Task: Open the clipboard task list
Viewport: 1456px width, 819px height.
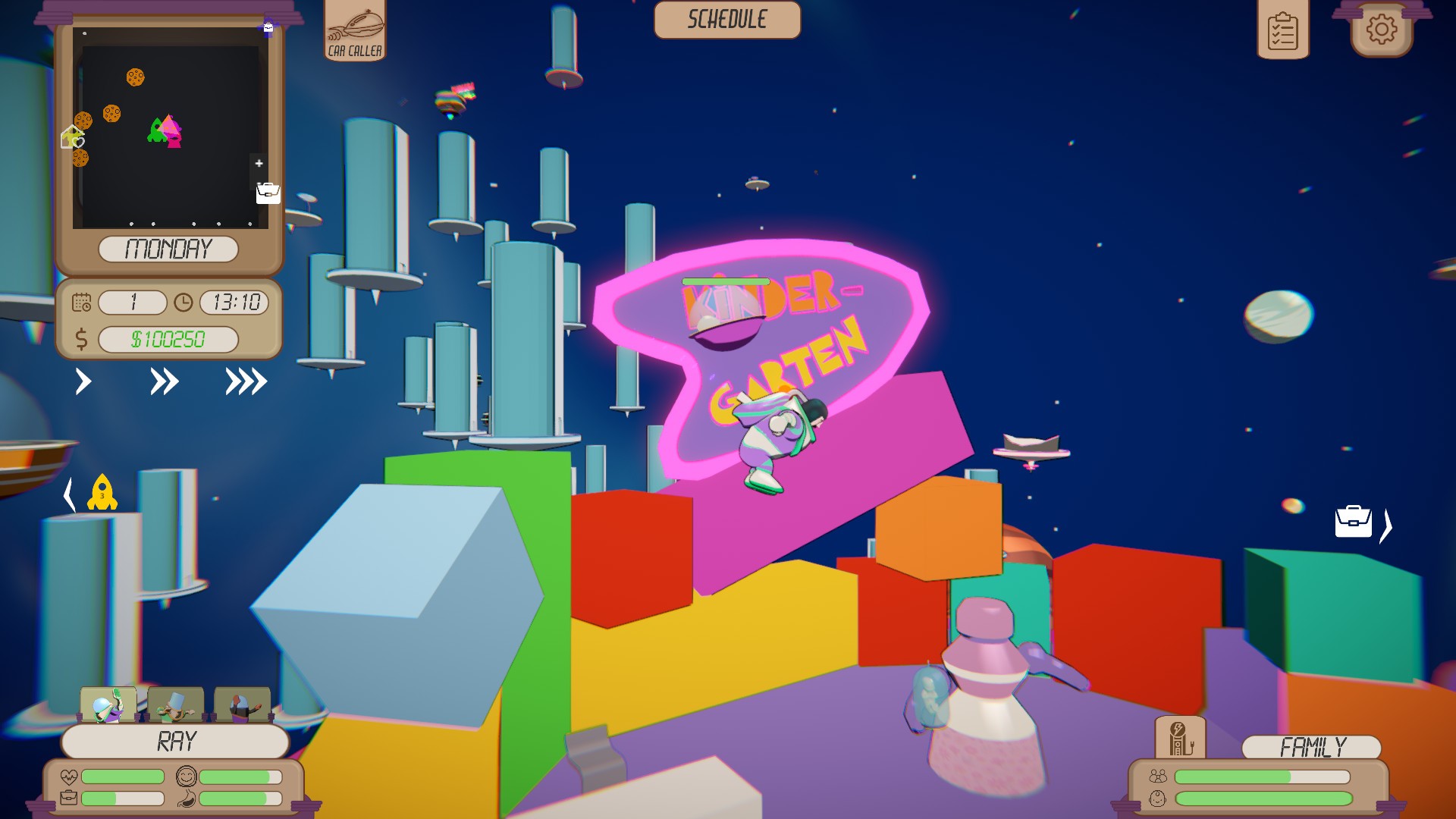Action: pyautogui.click(x=1284, y=33)
